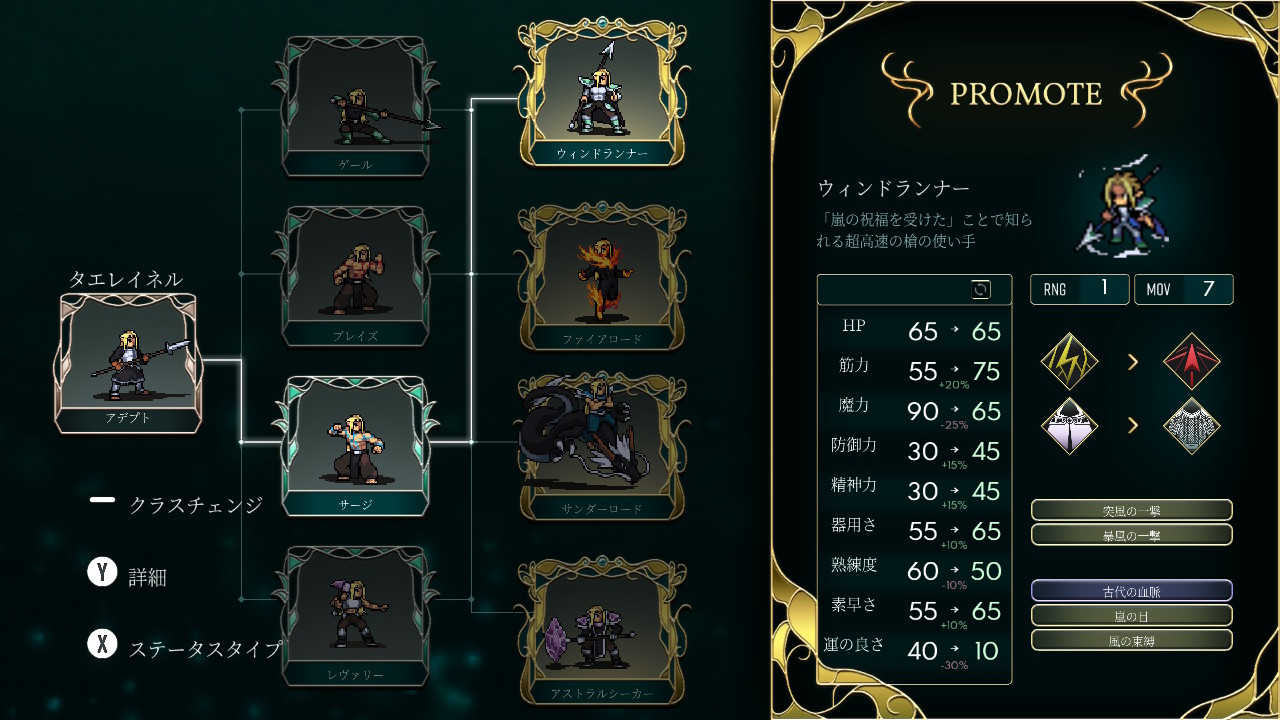Select the 古代の血脈 passive entry

click(x=1131, y=591)
